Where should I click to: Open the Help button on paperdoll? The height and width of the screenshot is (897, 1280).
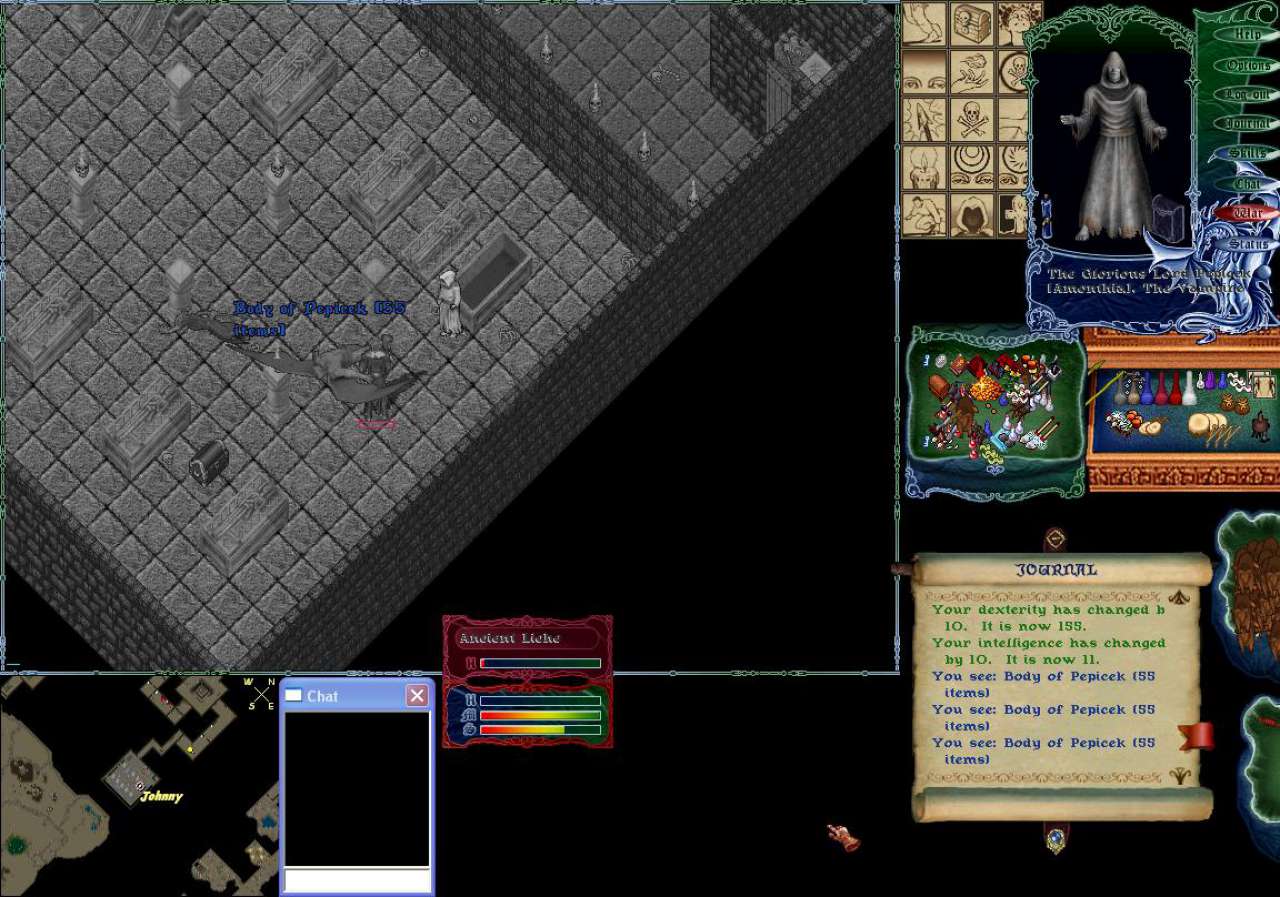coord(1246,34)
